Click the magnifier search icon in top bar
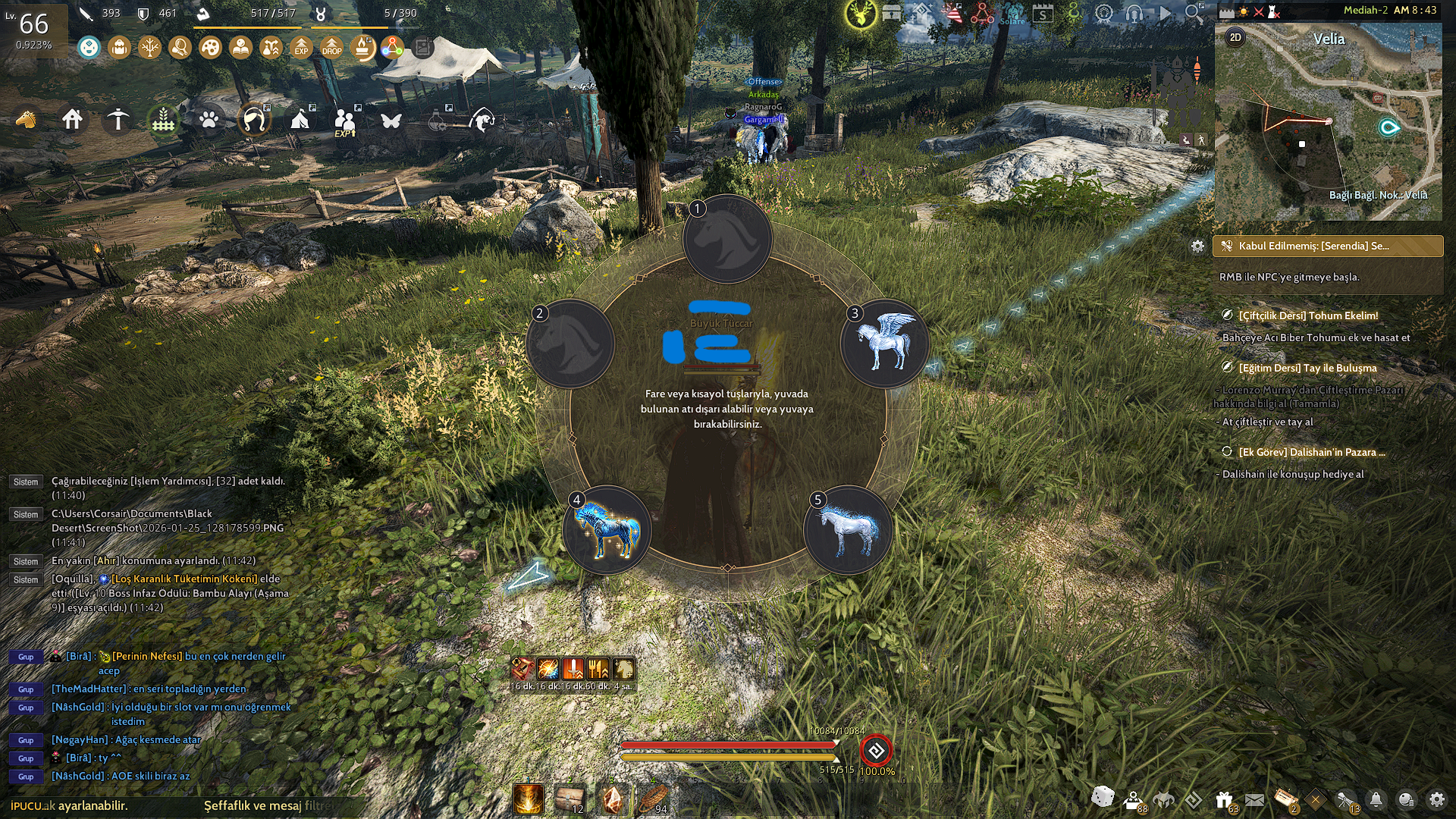 click(x=1194, y=13)
